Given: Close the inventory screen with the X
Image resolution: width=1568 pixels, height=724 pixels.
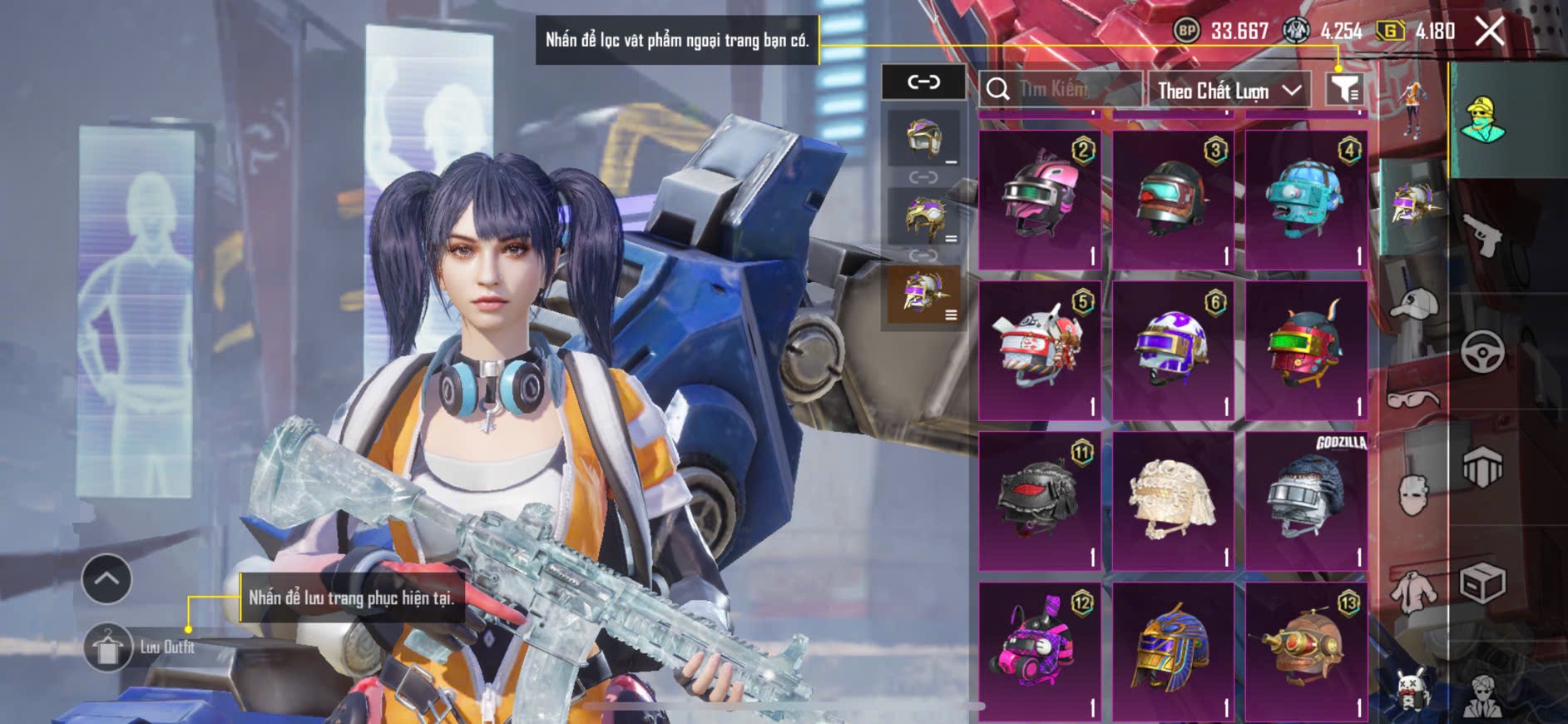Looking at the screenshot, I should point(1489,32).
